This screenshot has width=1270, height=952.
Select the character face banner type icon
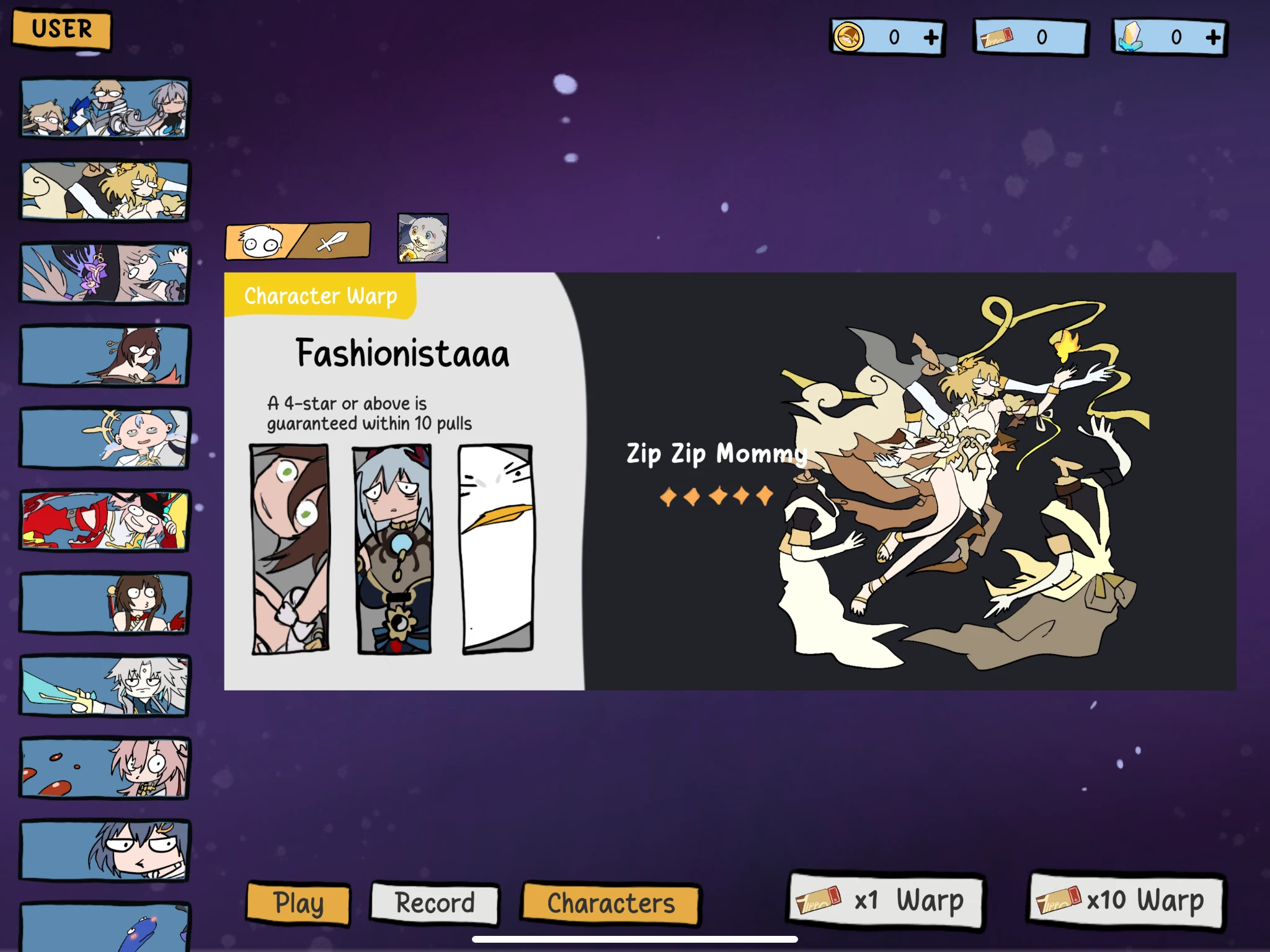(x=260, y=240)
